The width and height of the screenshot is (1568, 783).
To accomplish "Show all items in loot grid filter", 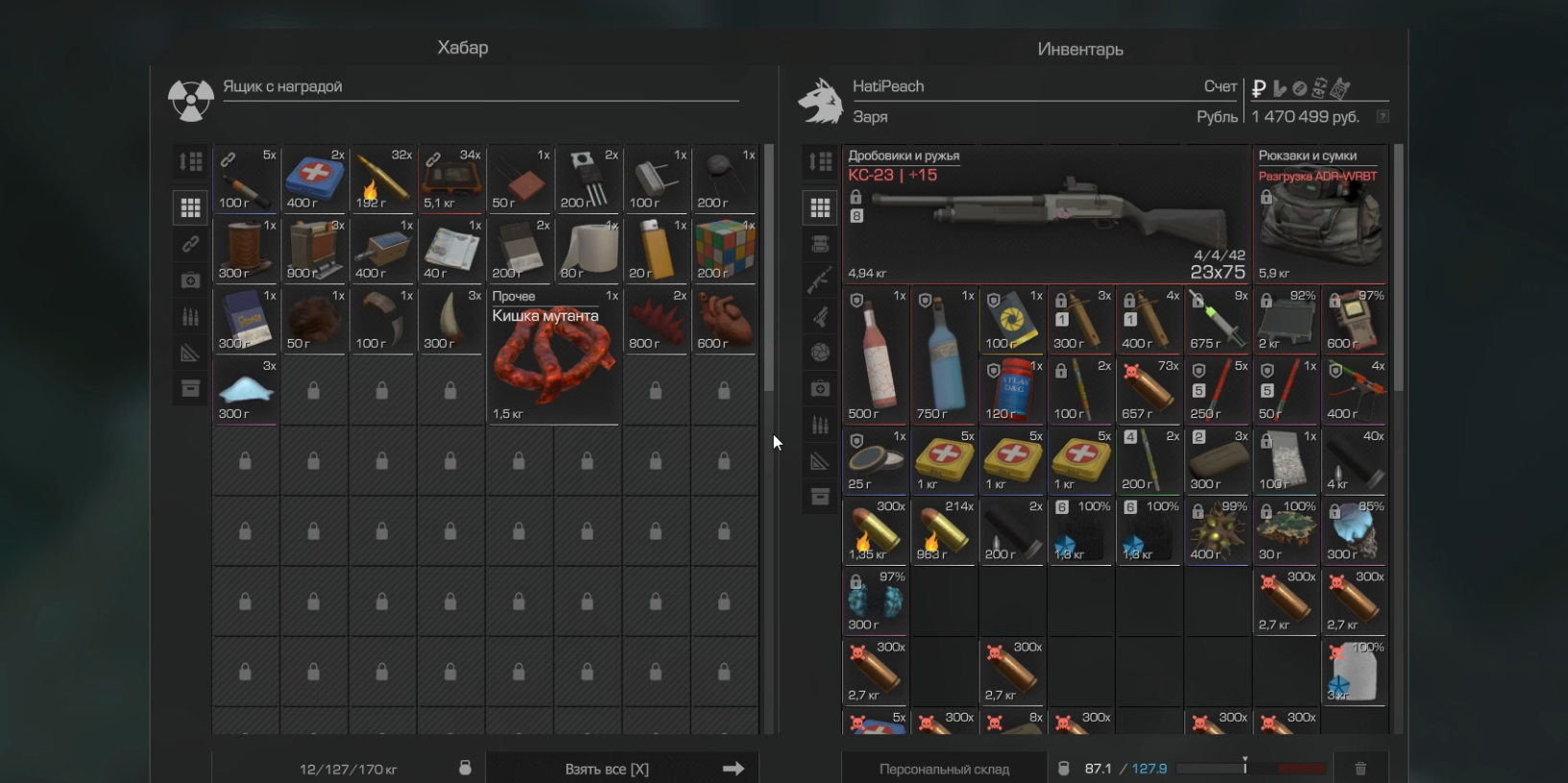I will tap(190, 208).
